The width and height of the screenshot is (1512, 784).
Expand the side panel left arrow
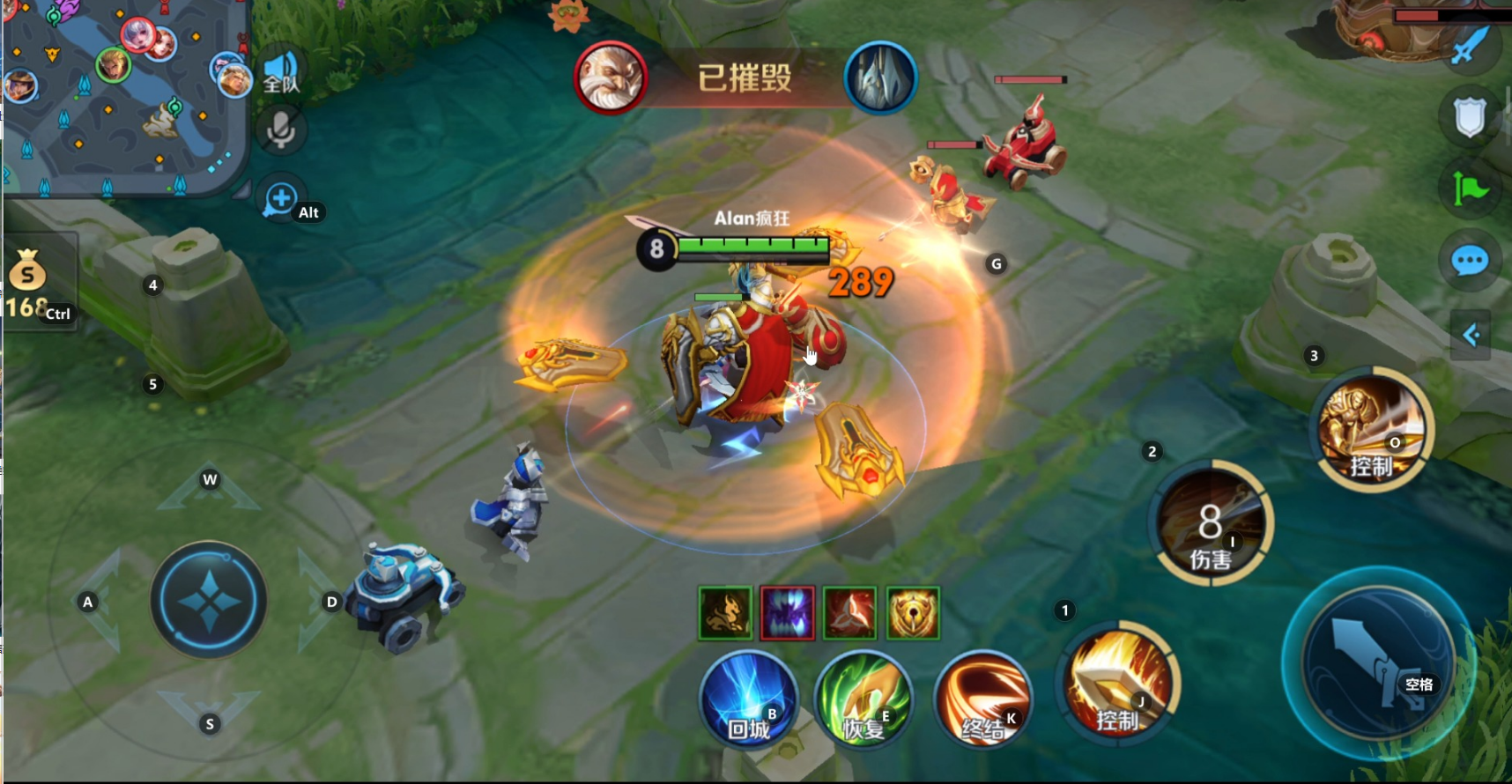point(1470,335)
